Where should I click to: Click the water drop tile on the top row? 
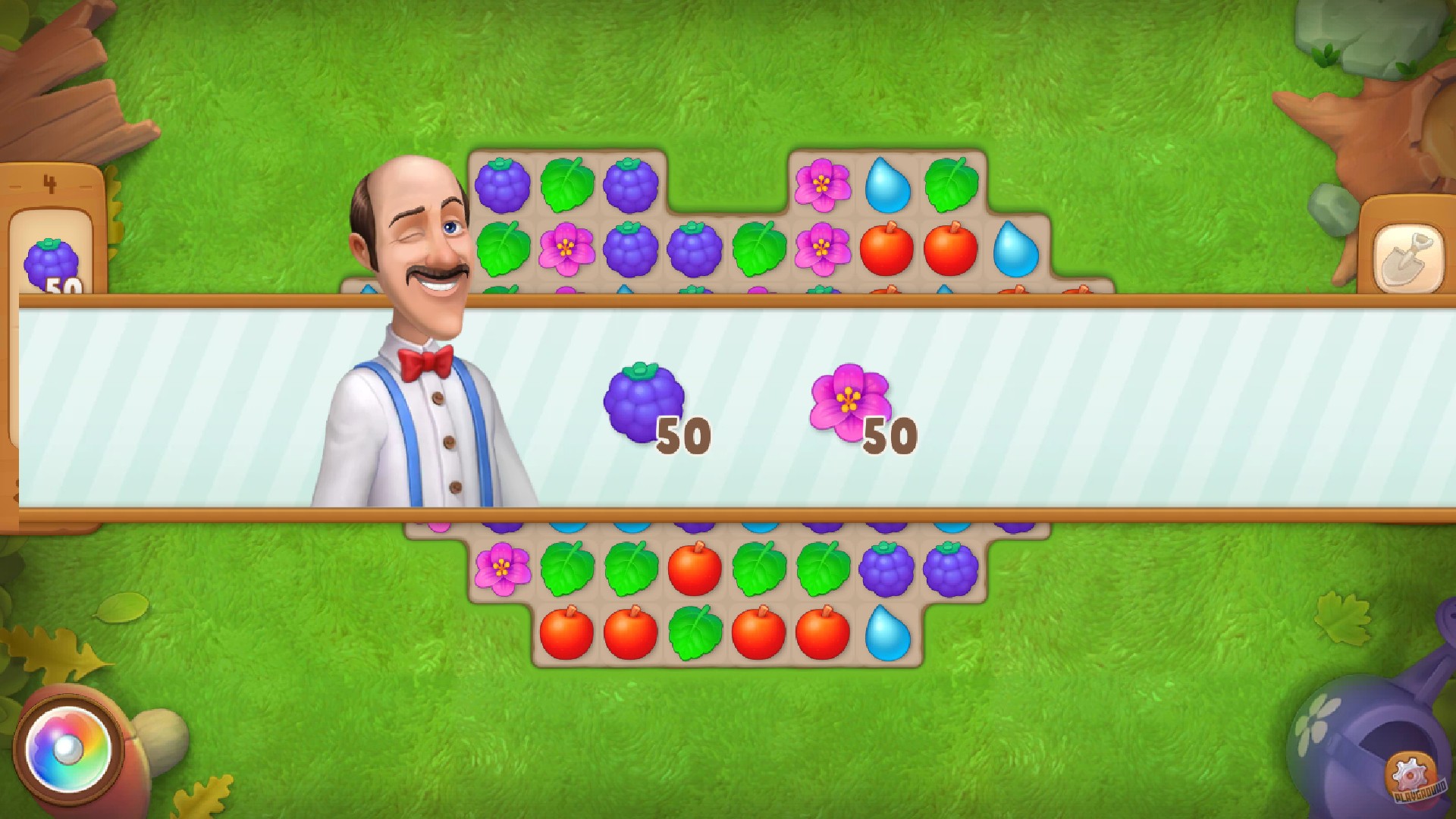click(887, 184)
